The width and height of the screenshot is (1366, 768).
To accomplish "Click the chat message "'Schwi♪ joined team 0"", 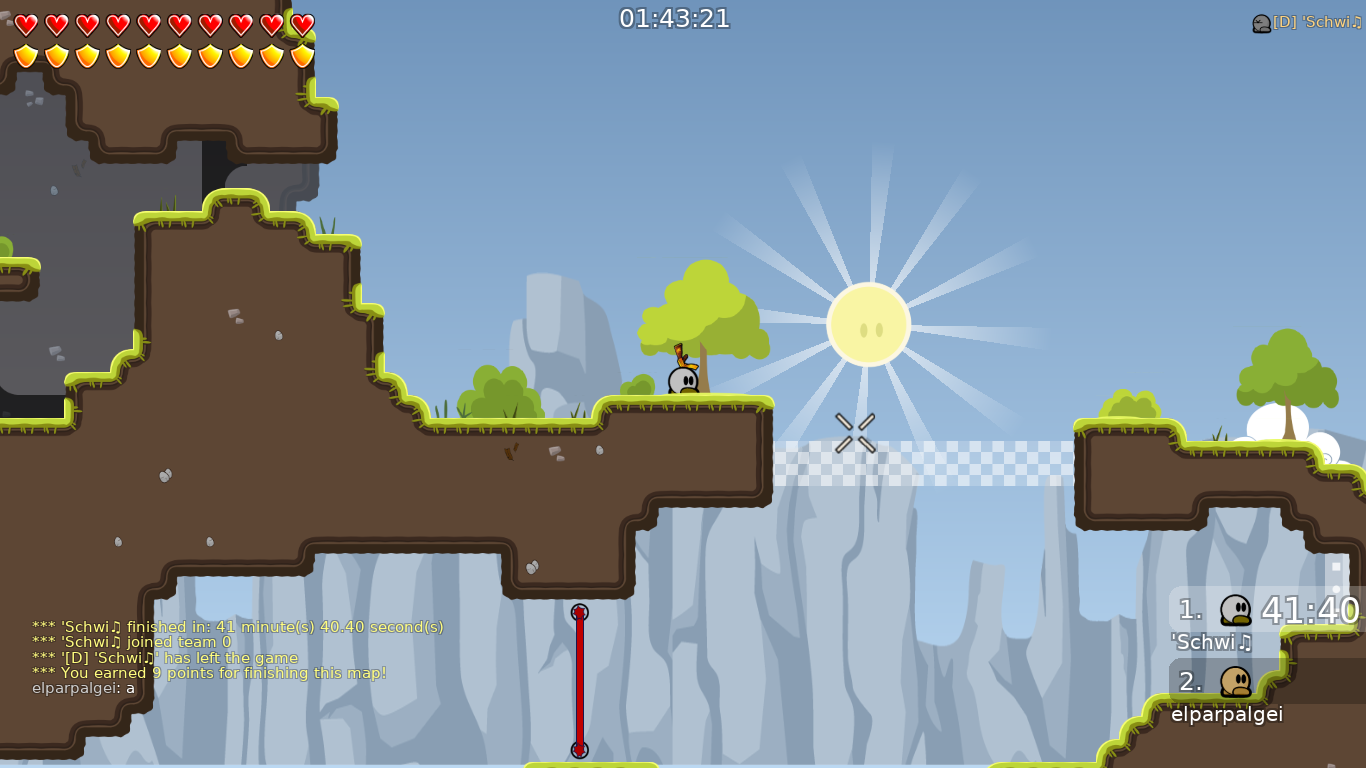I will [x=130, y=643].
